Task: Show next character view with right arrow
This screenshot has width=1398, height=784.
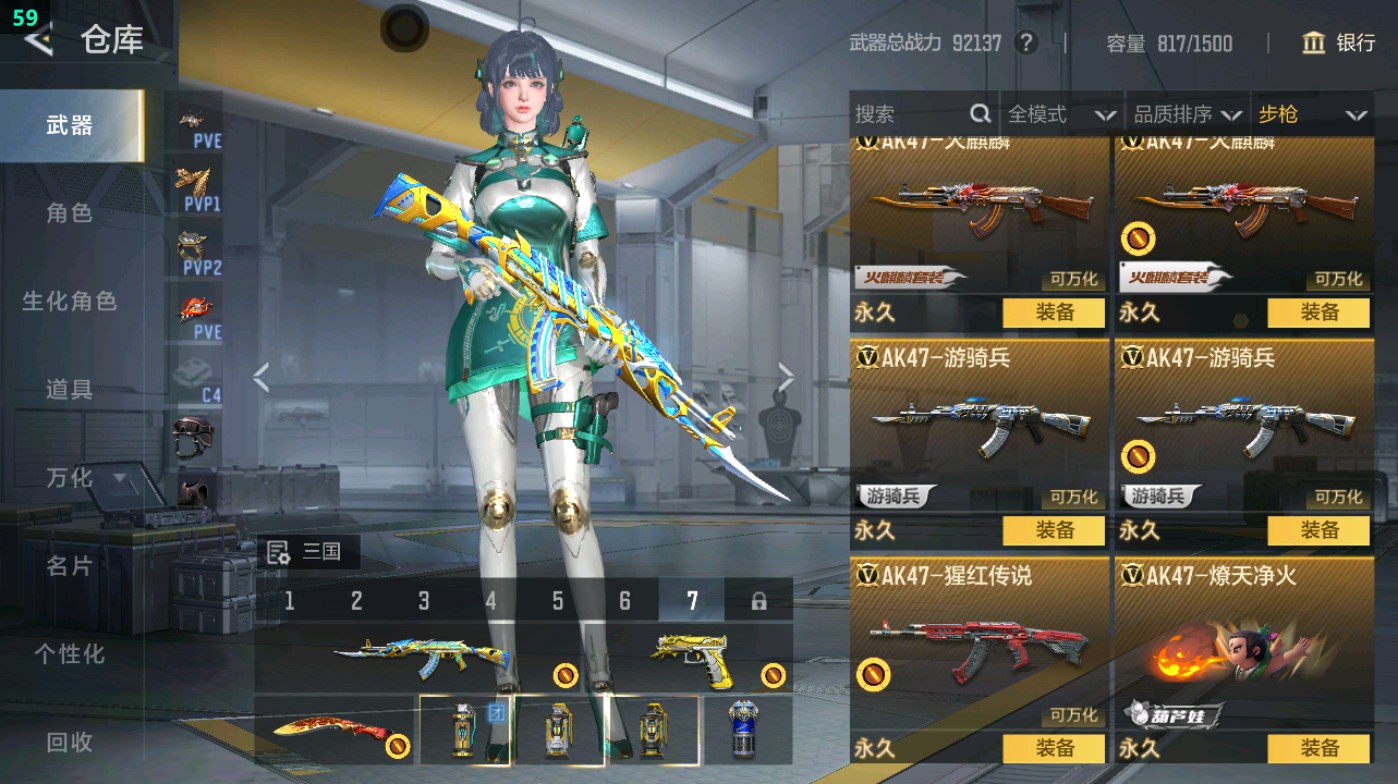Action: (786, 378)
